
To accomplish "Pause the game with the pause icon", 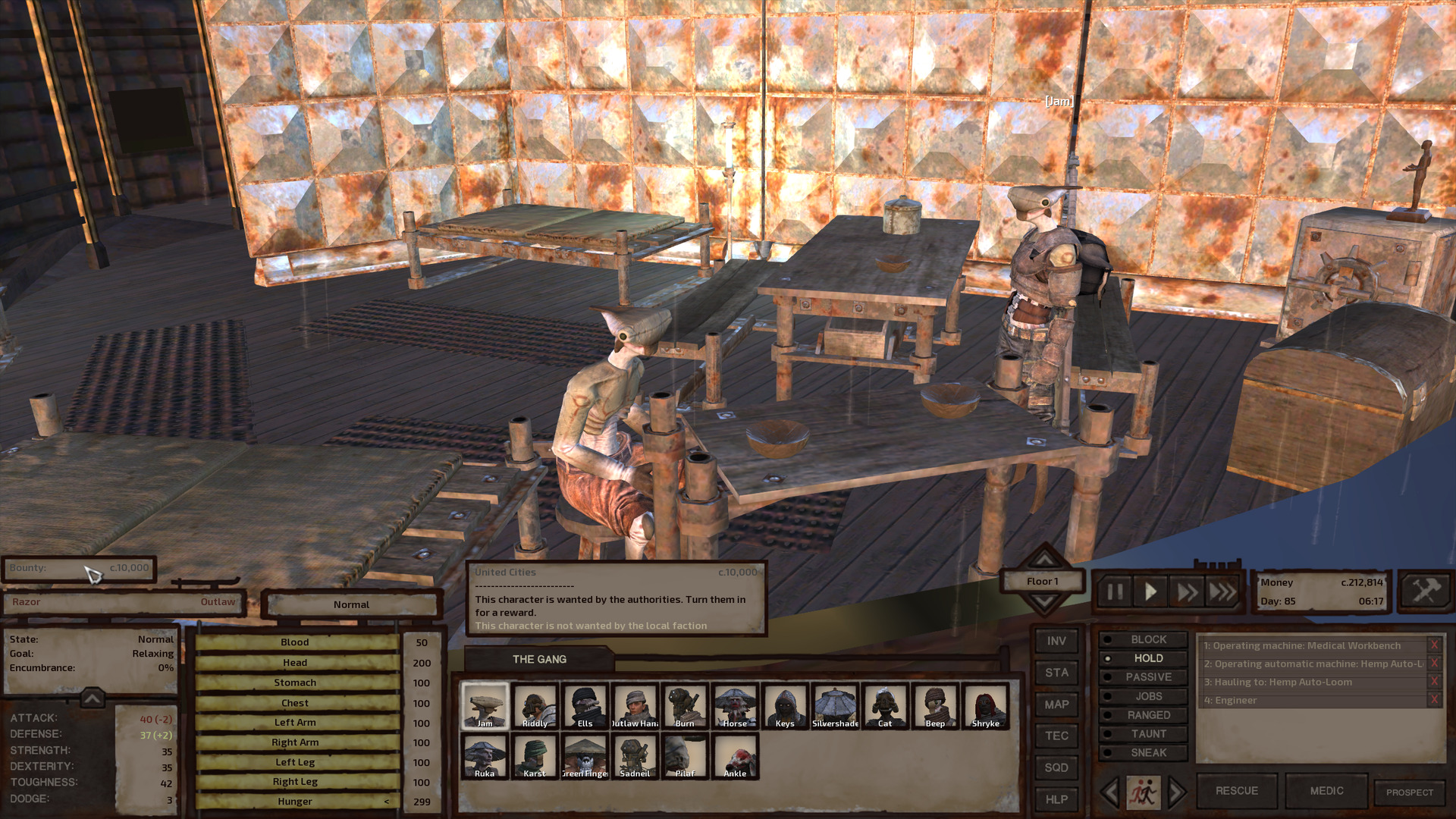I will 1114,592.
